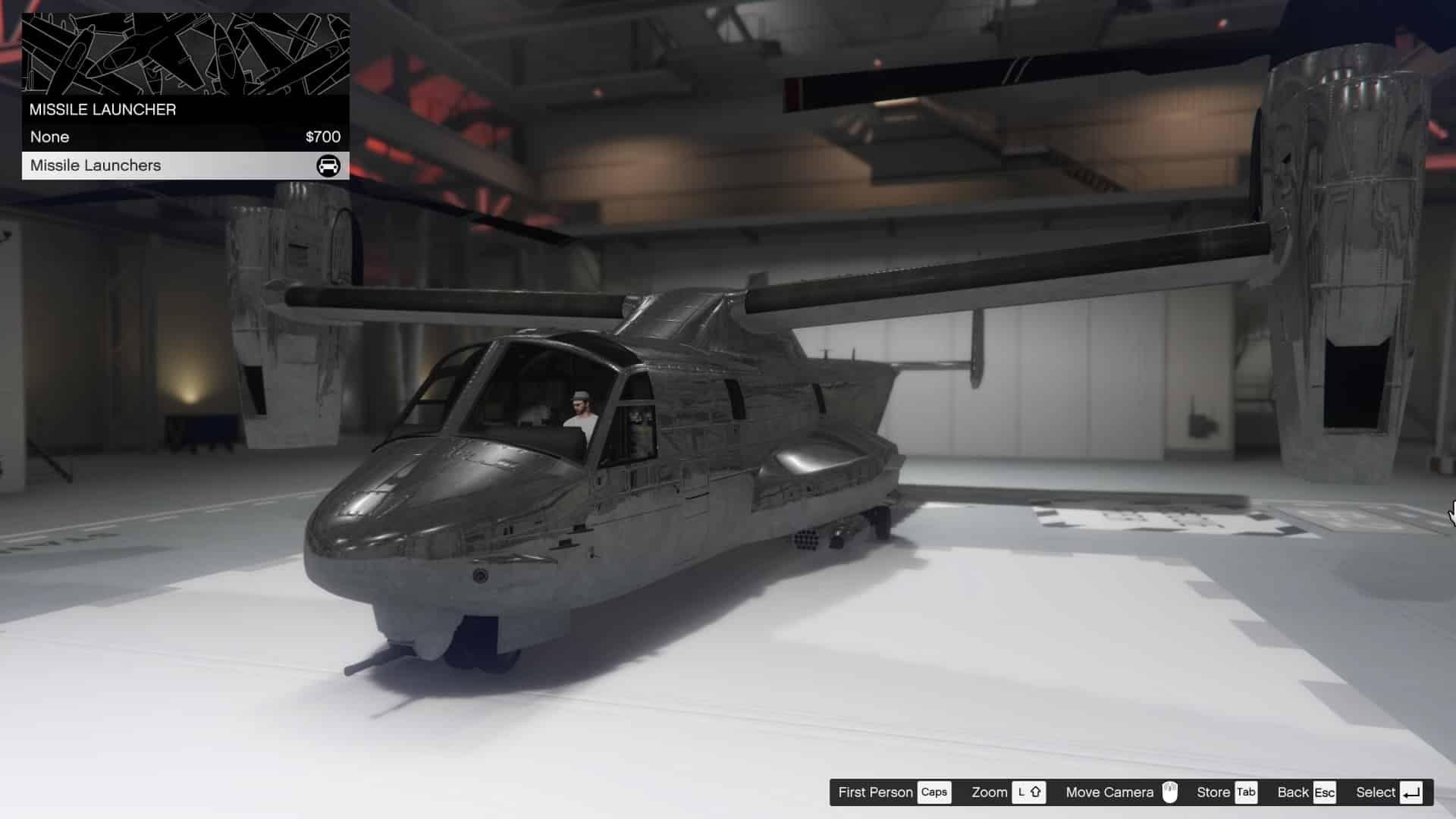This screenshot has width=1456, height=819.
Task: Click the $700 price label for None
Action: 322,137
